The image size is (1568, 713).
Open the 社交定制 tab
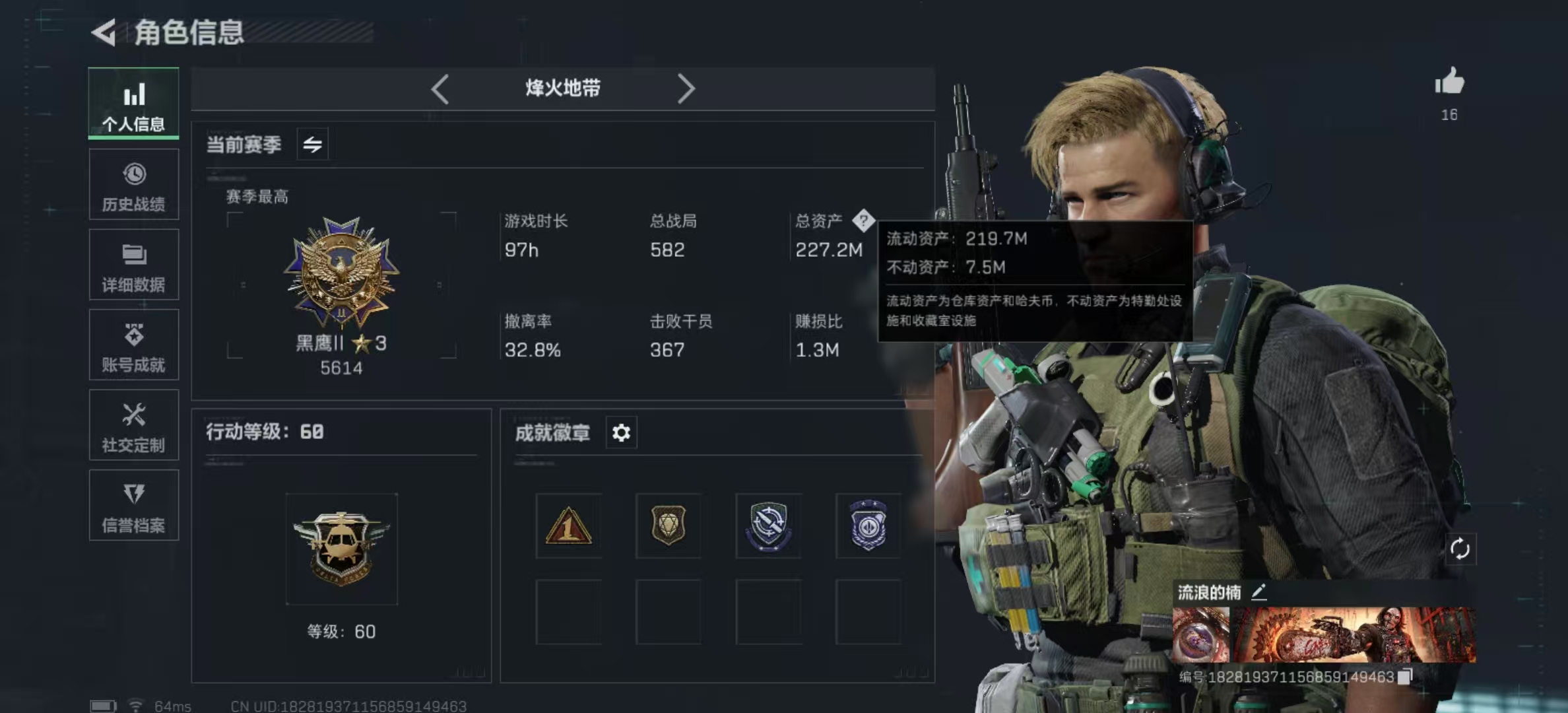pos(134,425)
